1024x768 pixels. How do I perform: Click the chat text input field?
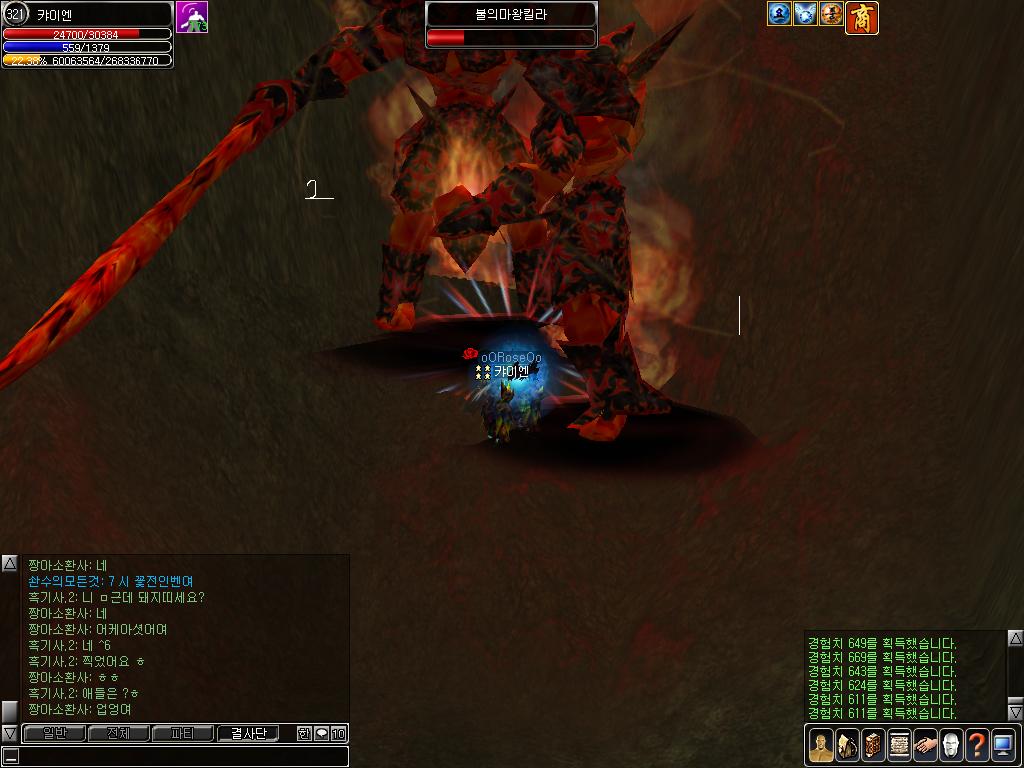180,756
